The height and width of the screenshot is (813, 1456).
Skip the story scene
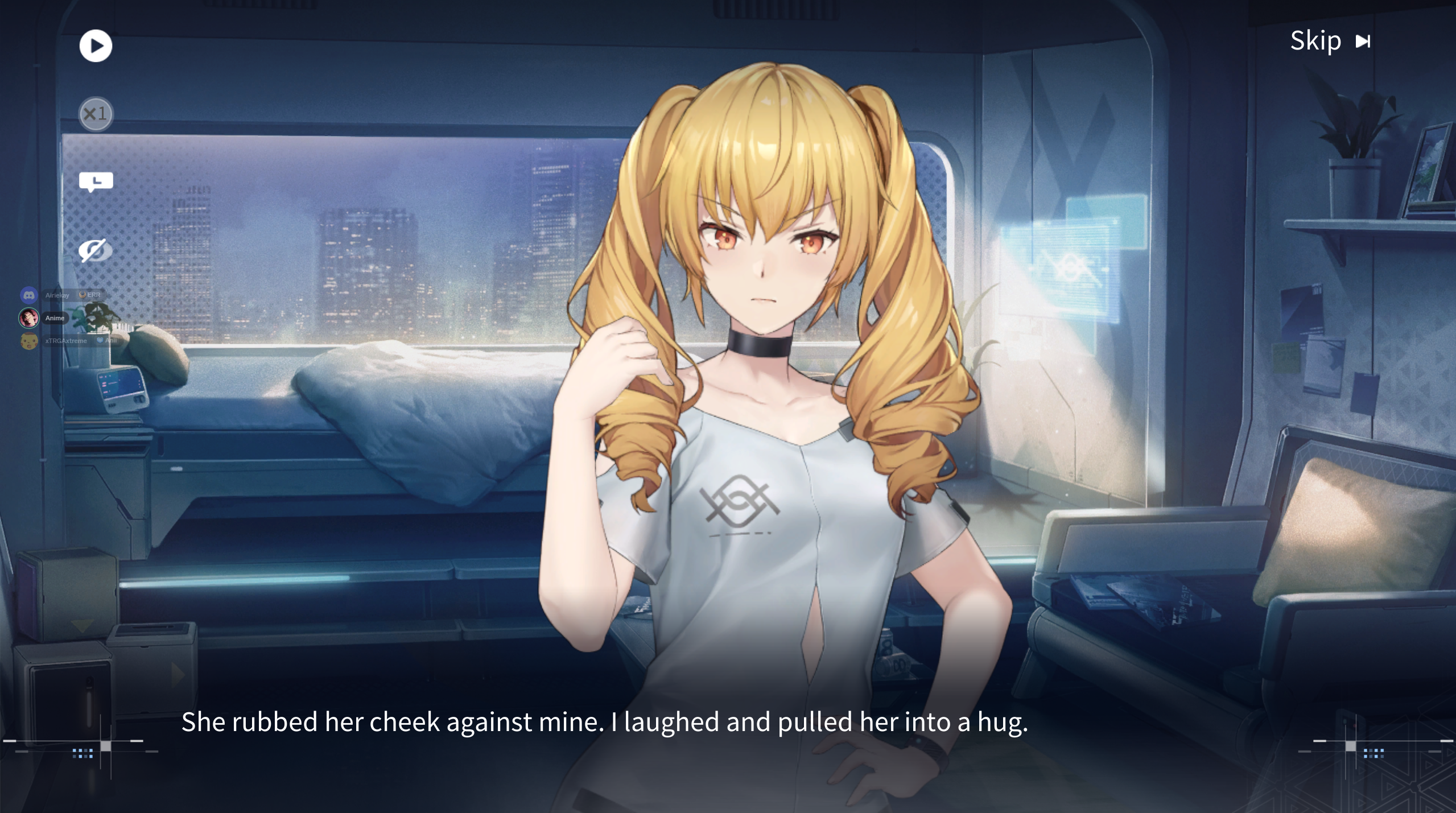(x=1330, y=41)
